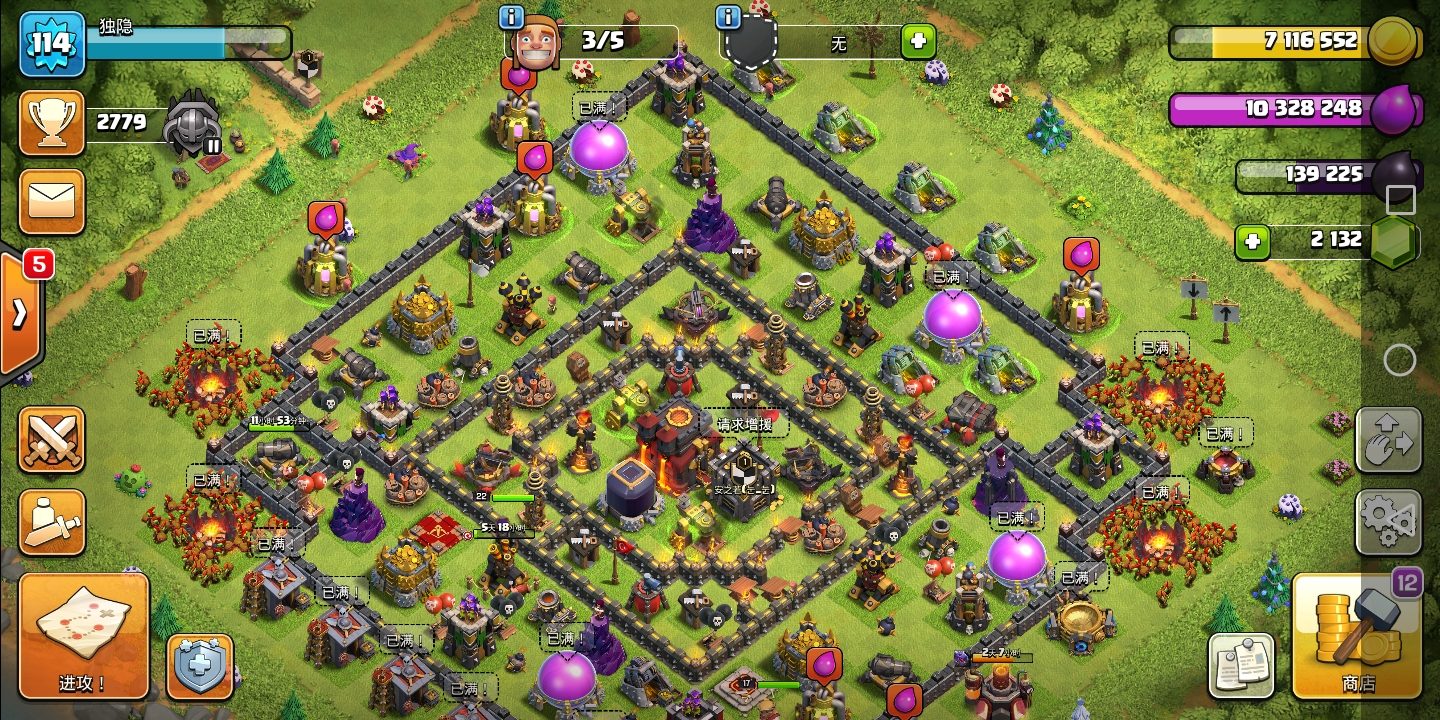
Task: Activate the blue shield button
Action: click(x=200, y=666)
